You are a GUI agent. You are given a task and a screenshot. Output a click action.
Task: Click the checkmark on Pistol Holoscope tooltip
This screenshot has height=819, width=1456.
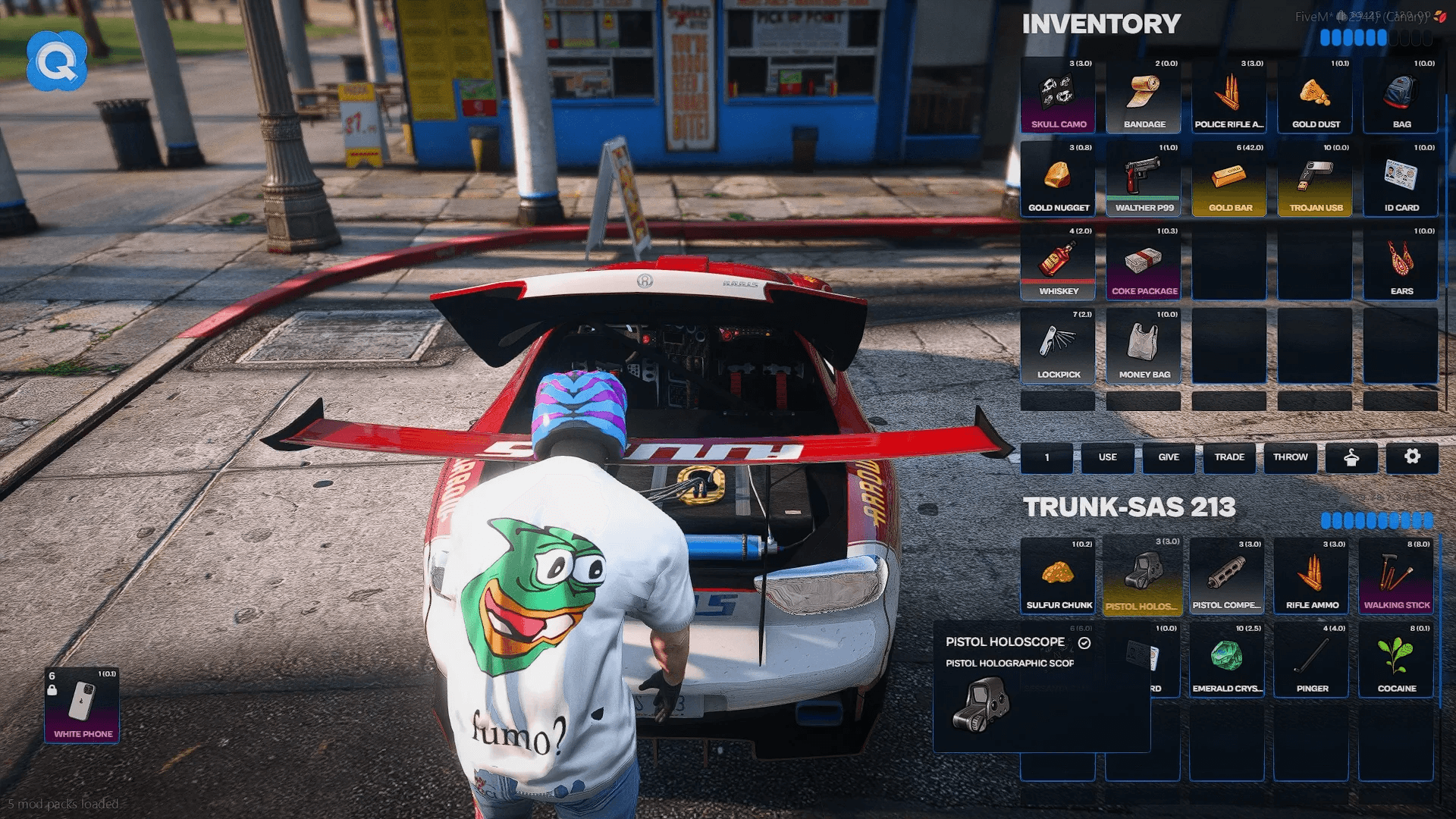coord(1086,642)
